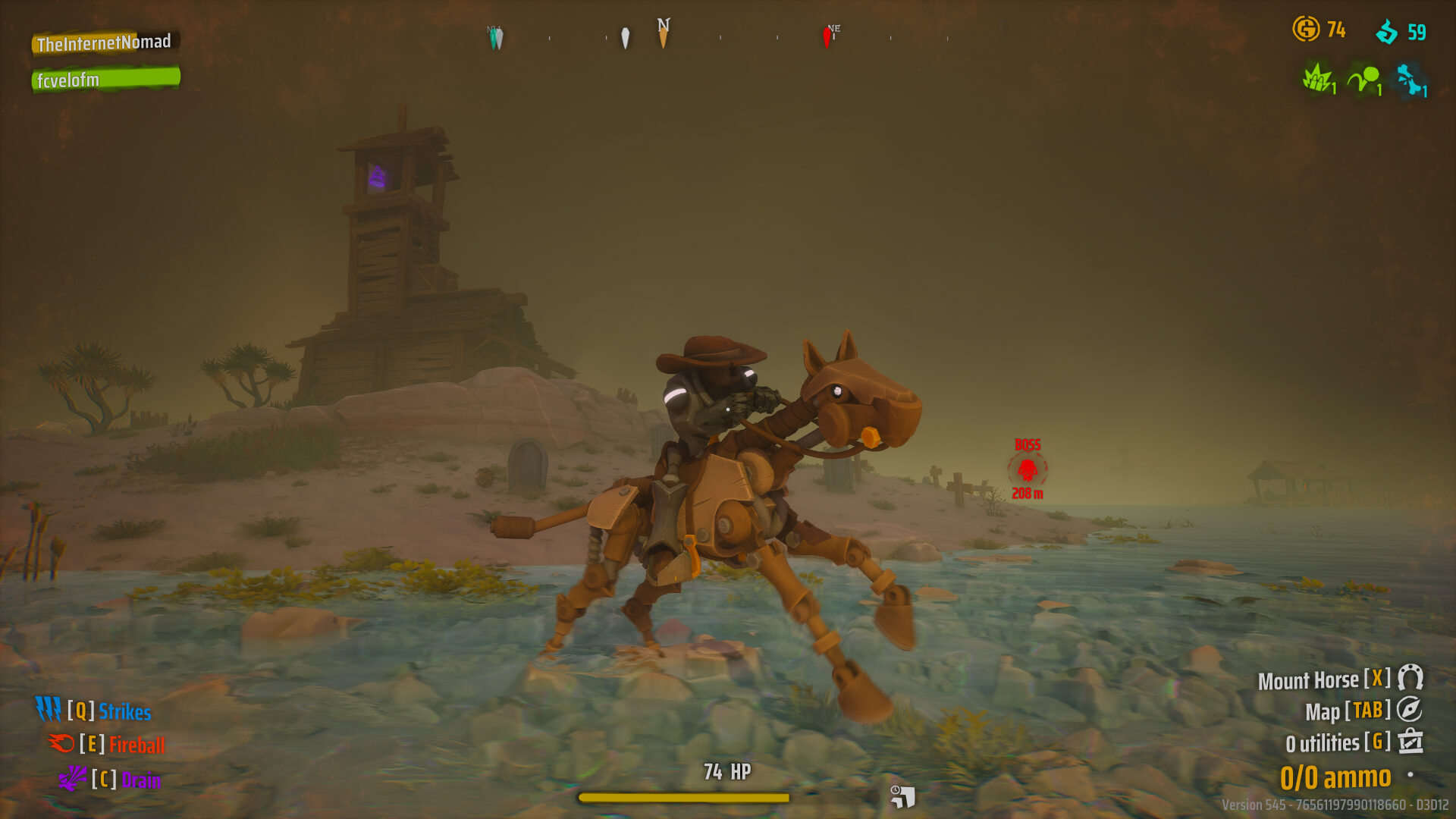Screen dimensions: 1456x819
Task: Select the red NE compass marker
Action: 827,35
